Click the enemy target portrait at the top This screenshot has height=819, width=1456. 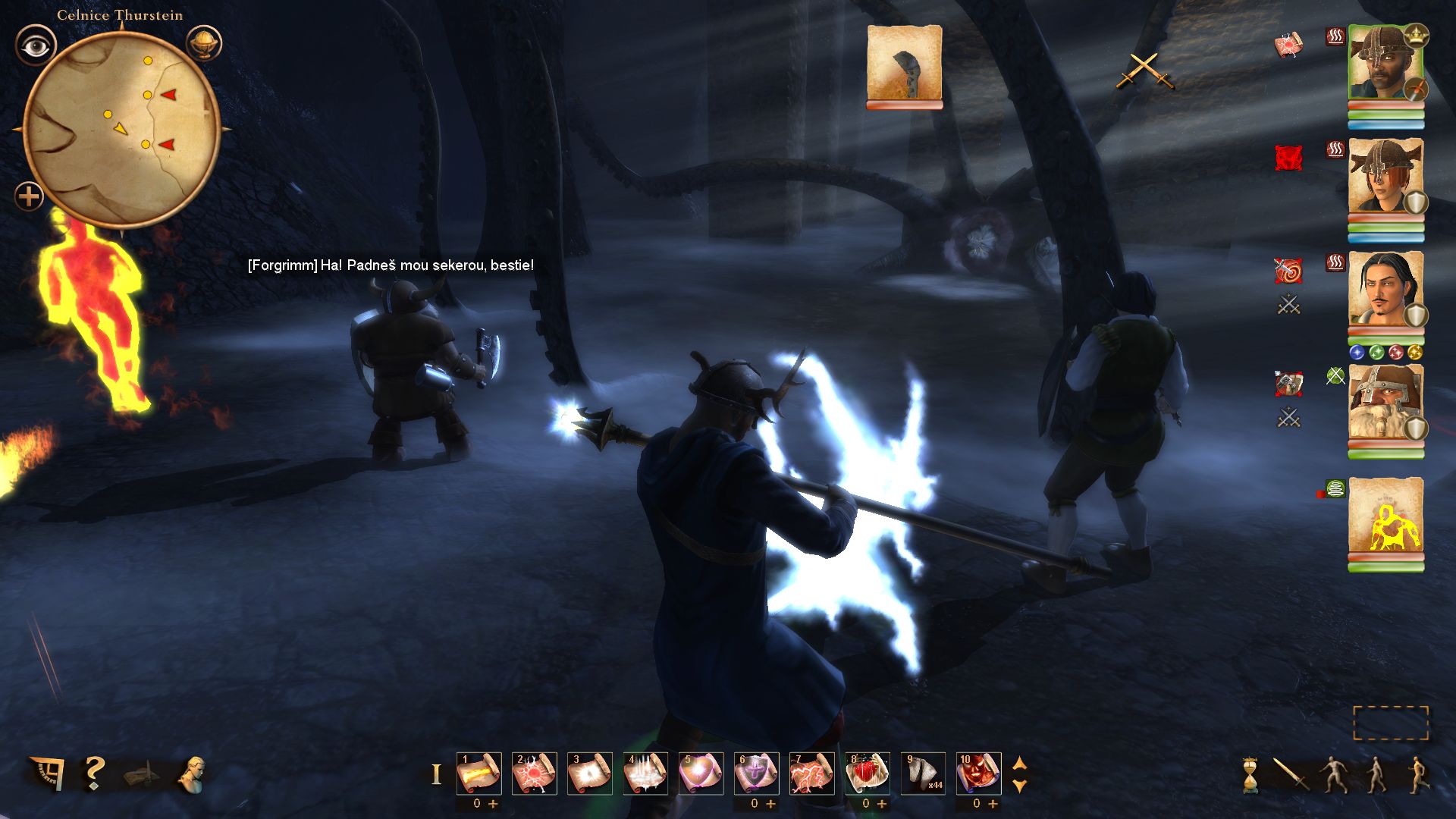point(904,63)
